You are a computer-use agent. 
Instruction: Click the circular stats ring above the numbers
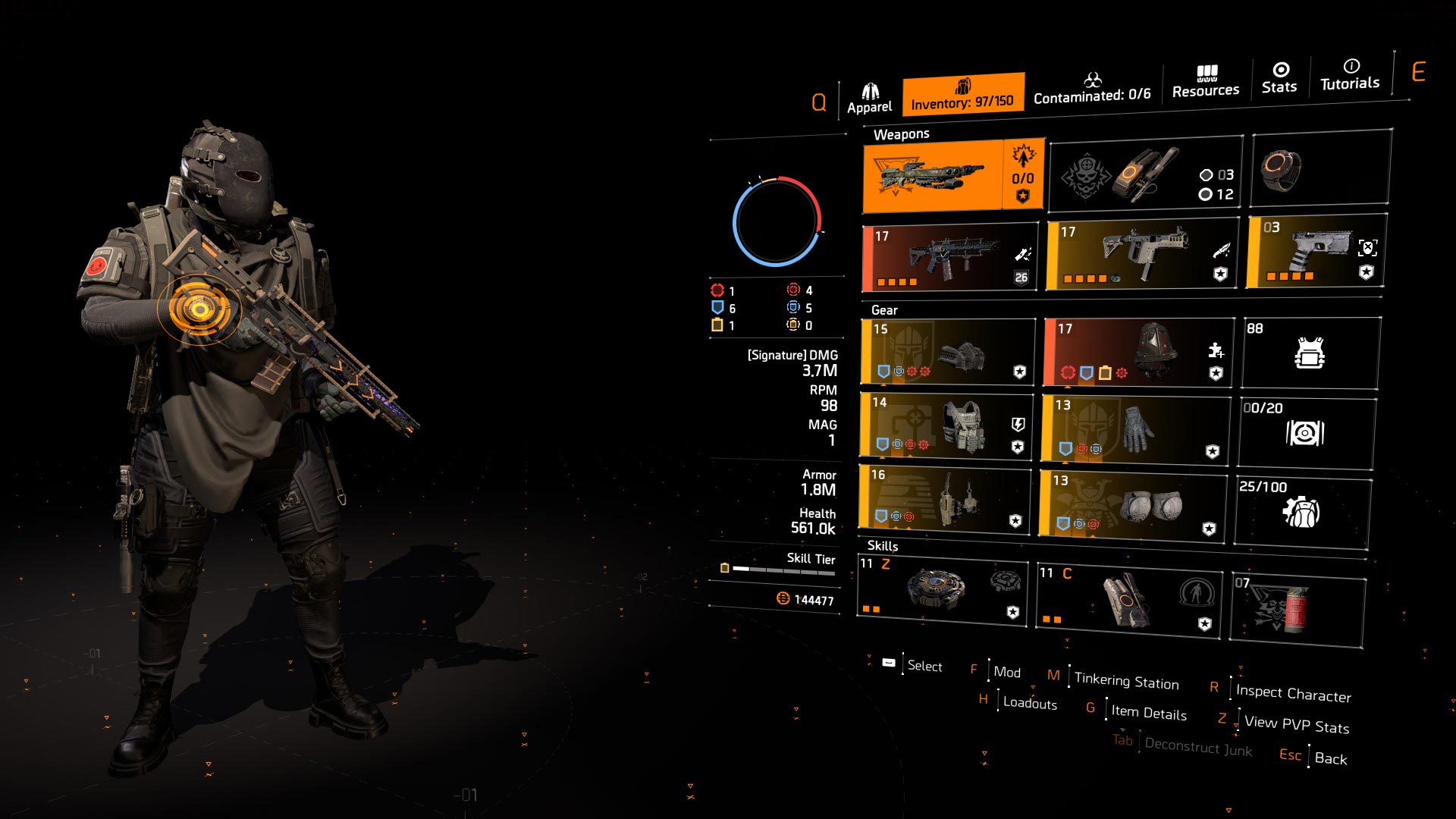(x=777, y=220)
